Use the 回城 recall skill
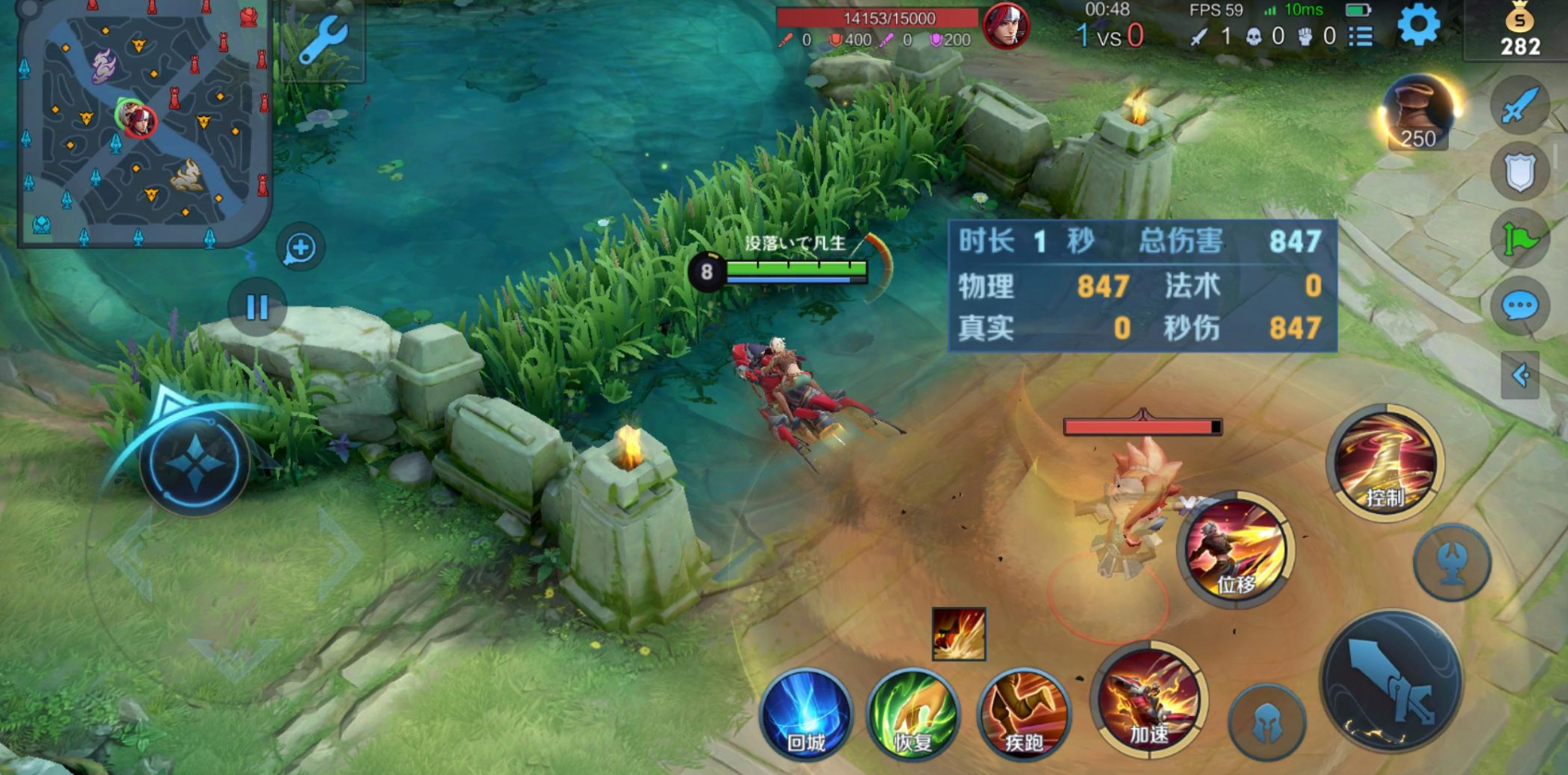 tap(806, 714)
